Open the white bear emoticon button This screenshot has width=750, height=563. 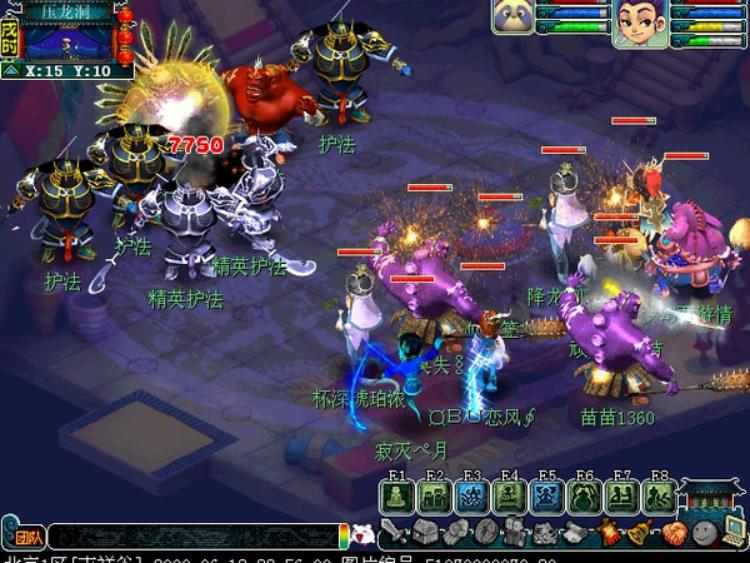click(x=363, y=535)
